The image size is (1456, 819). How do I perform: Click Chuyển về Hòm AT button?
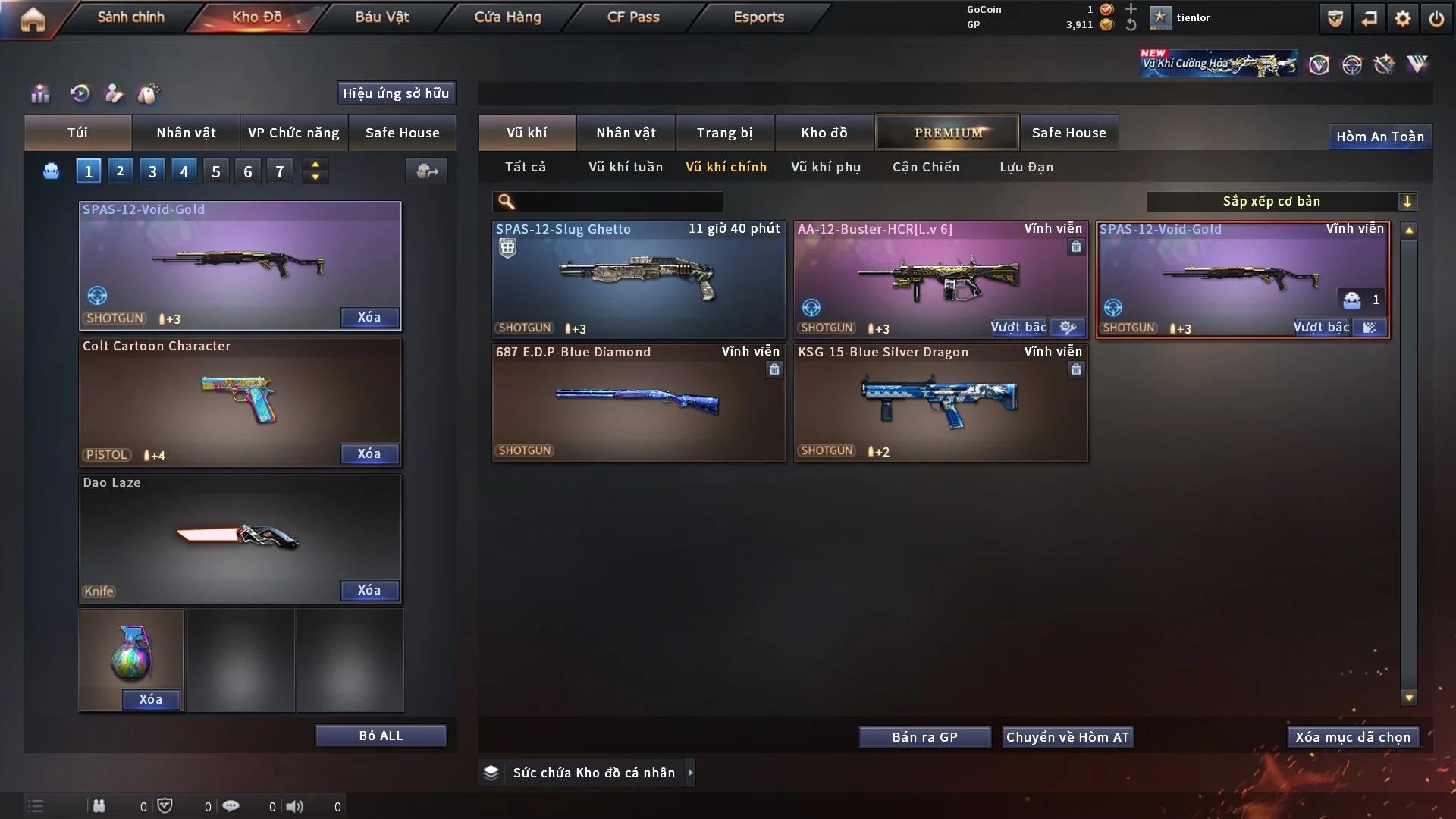coord(1068,737)
